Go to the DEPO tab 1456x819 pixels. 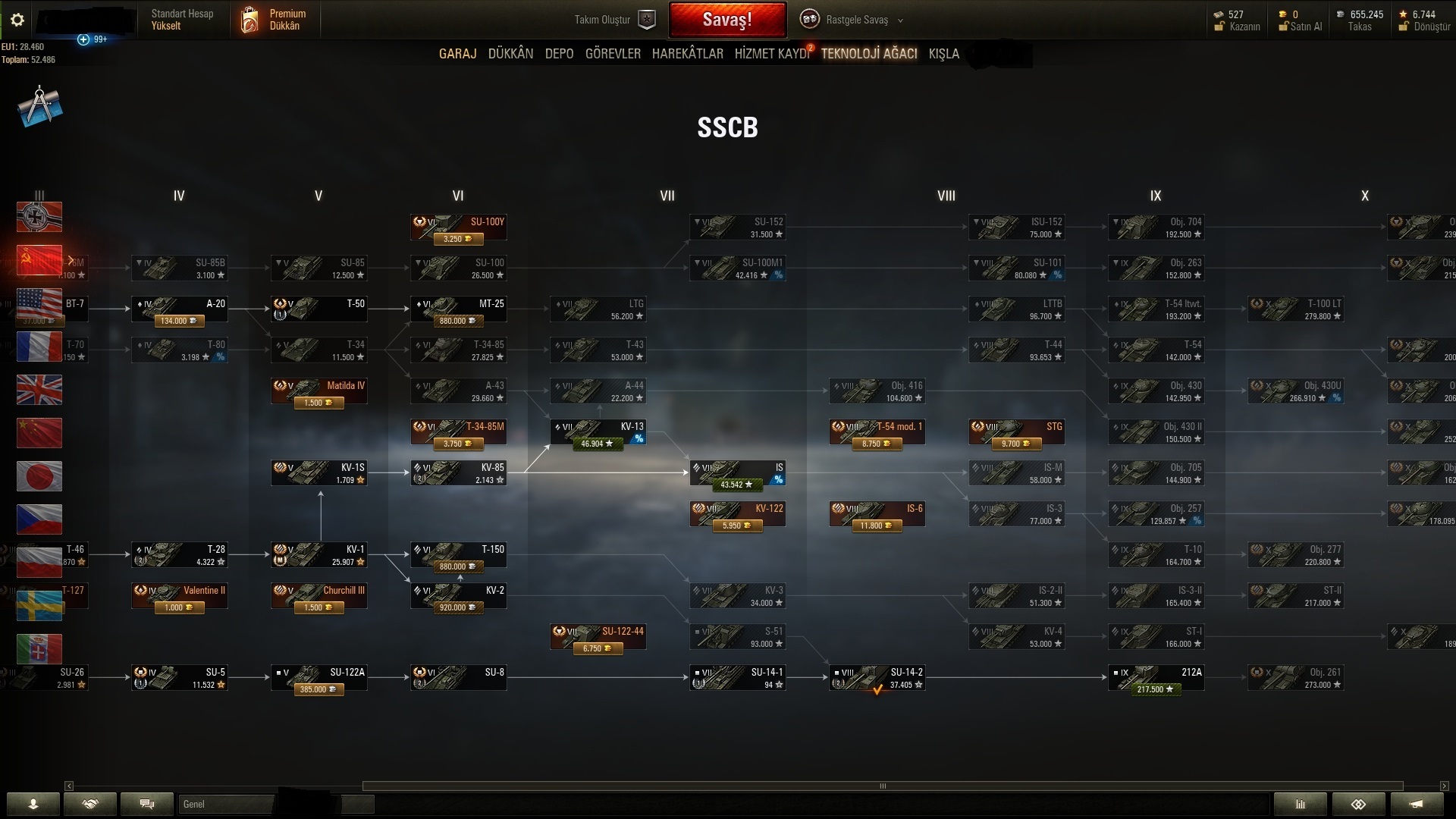(x=559, y=54)
